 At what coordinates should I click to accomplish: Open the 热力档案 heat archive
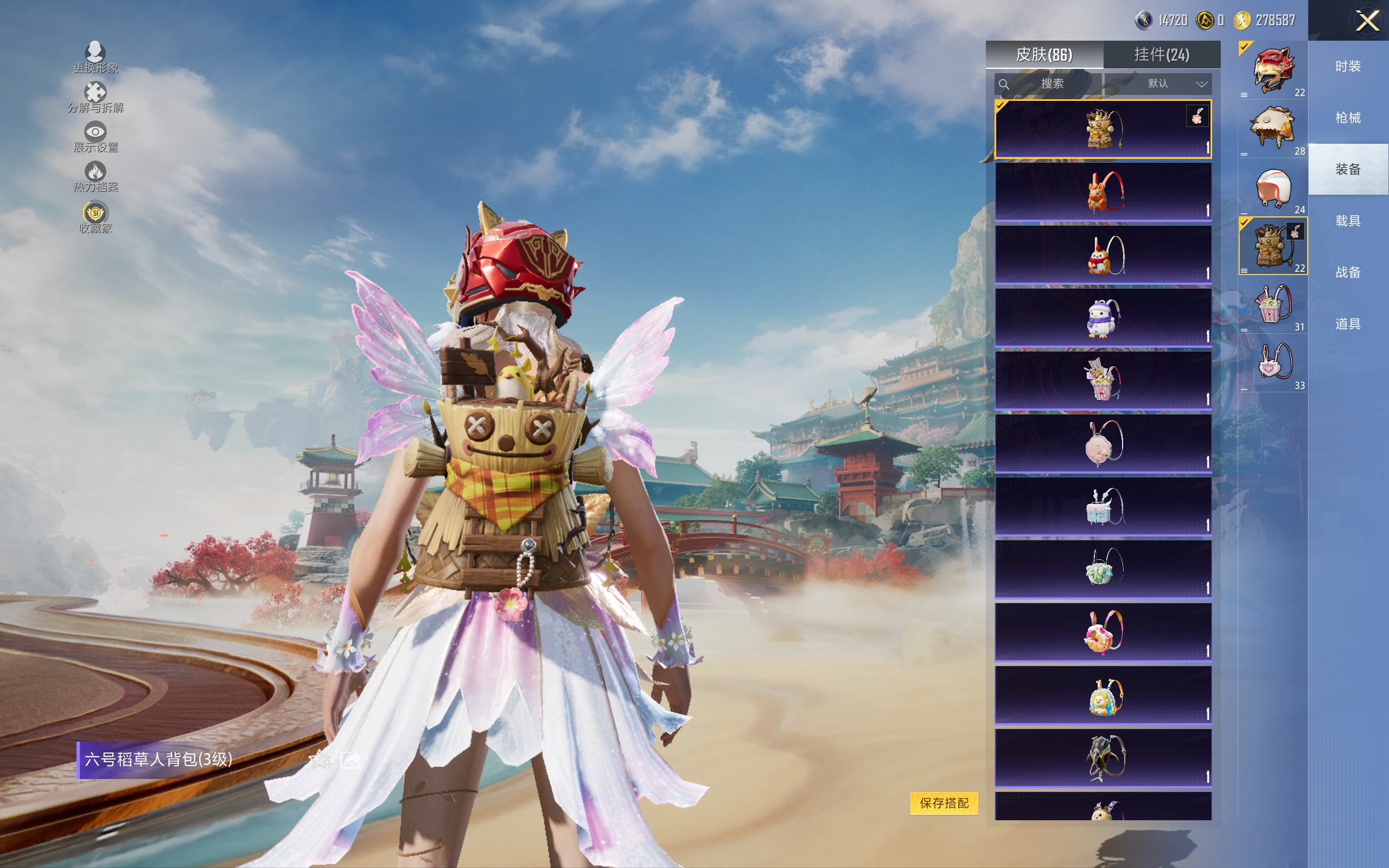click(x=95, y=177)
